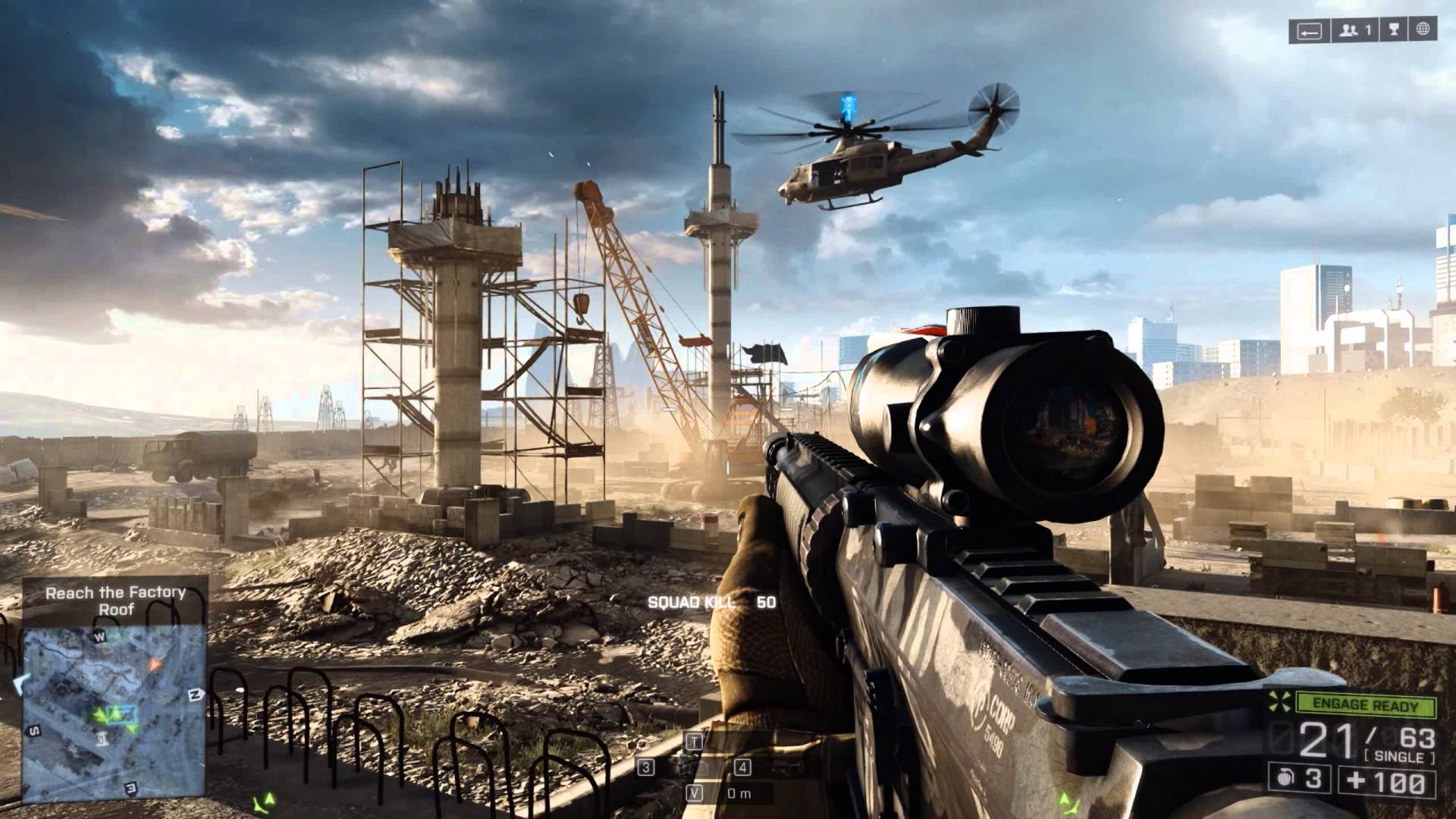Open the trophy awards icon
1456x819 pixels.
(x=1394, y=30)
